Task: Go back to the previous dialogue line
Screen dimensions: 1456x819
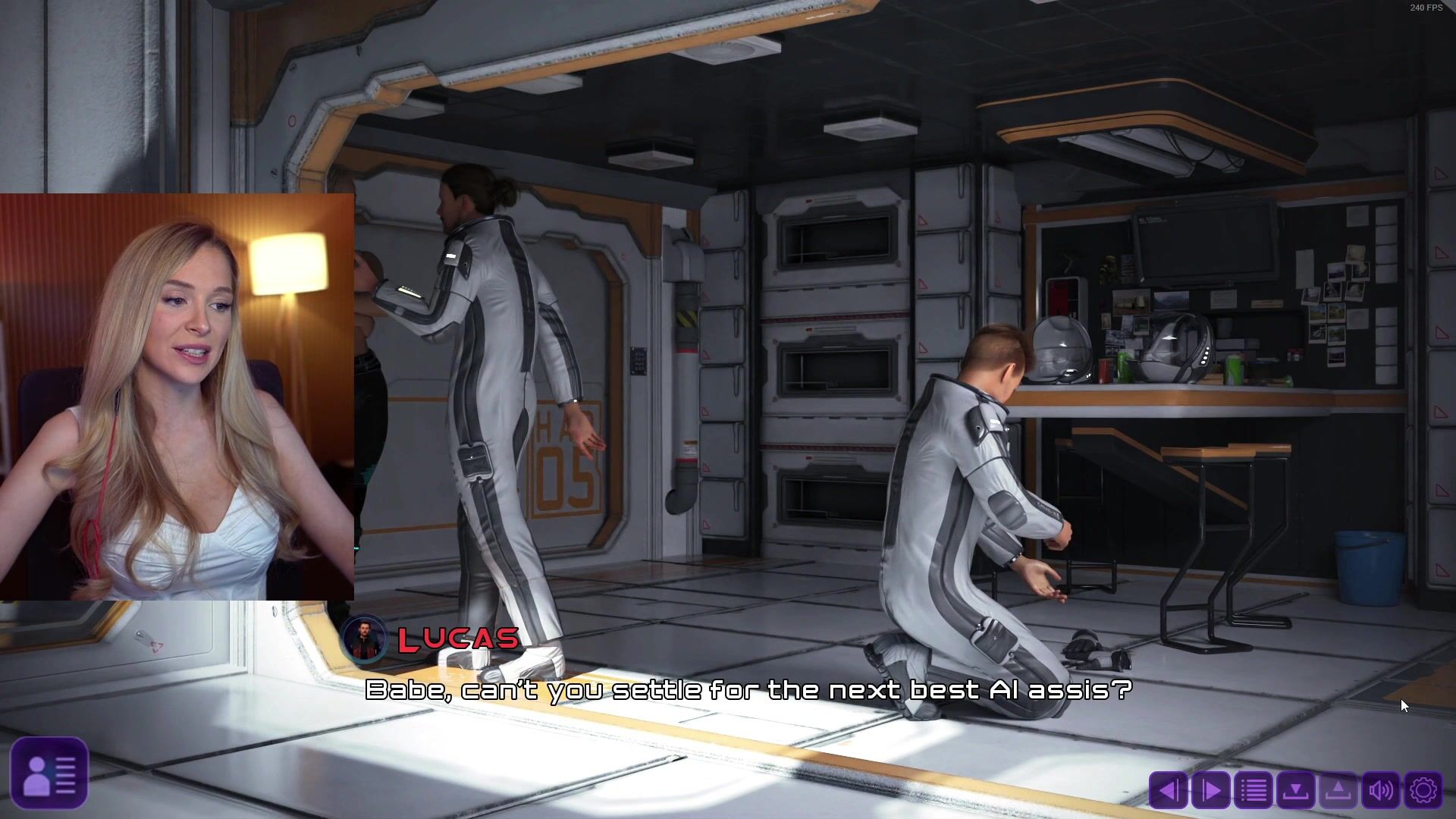Action: (x=1168, y=791)
